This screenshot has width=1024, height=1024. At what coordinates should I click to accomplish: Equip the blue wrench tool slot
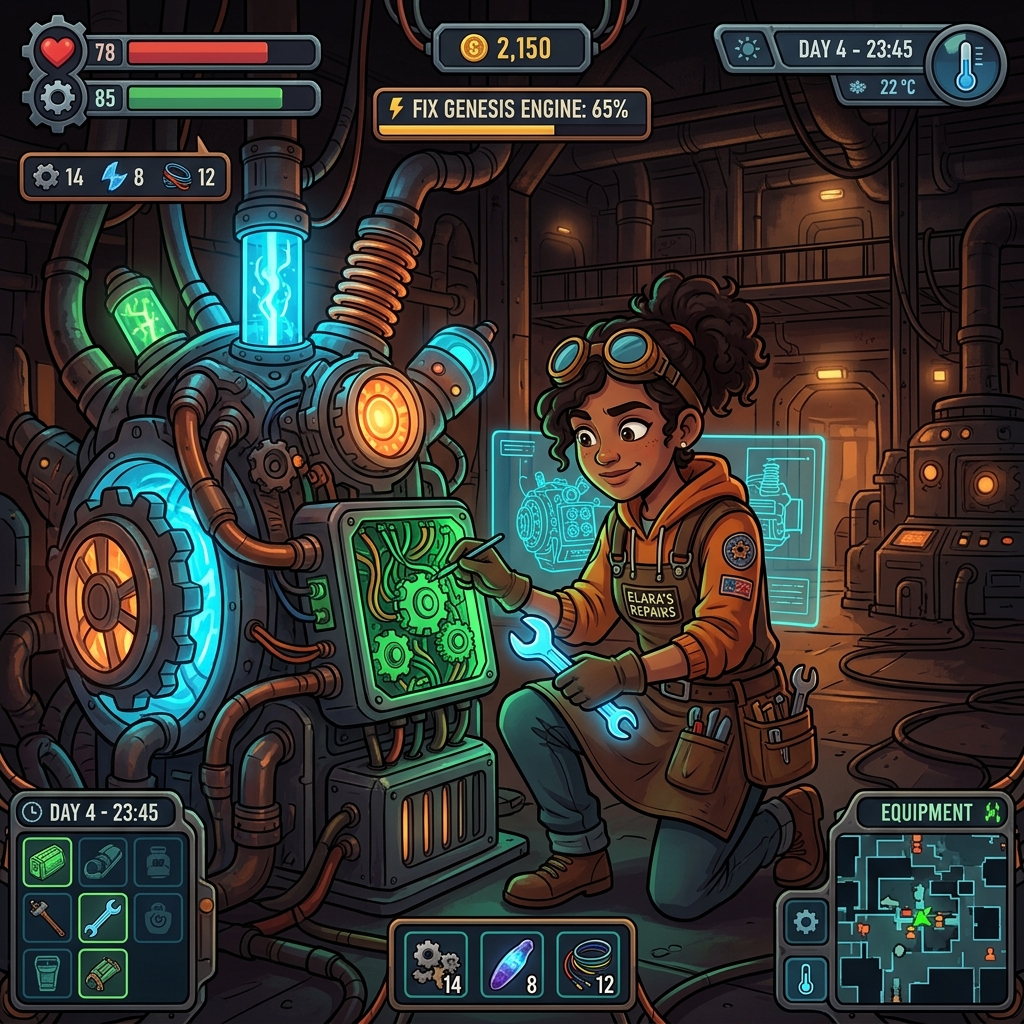tap(103, 918)
